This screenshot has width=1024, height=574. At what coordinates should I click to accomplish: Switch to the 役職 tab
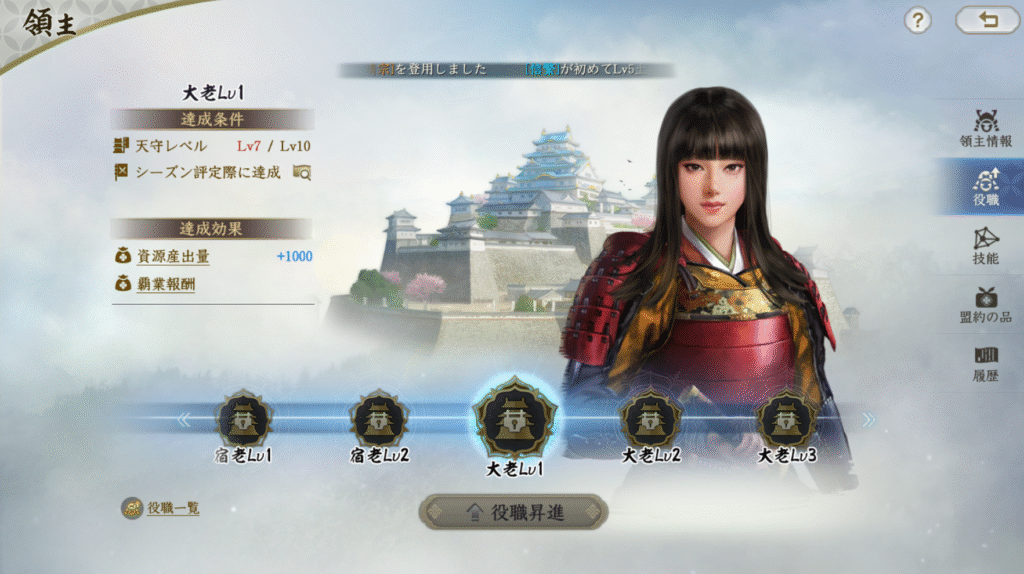985,186
